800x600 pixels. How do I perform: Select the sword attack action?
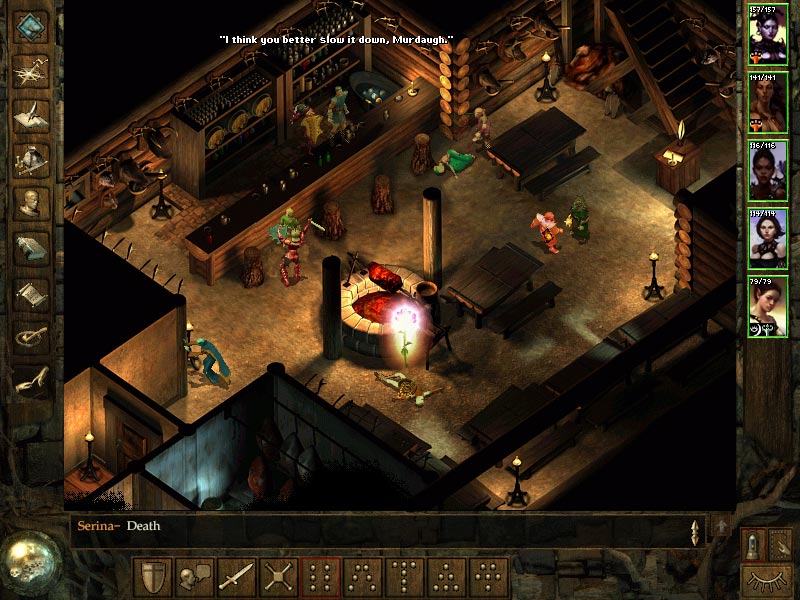click(236, 577)
